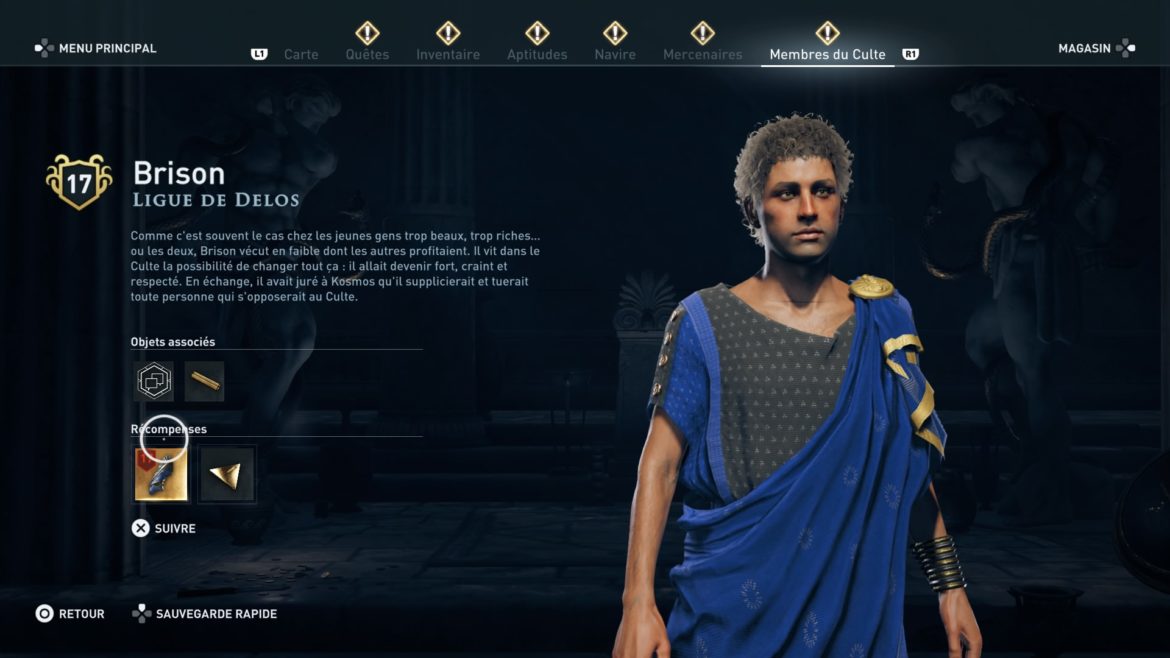Screen dimensions: 1170x658
Task: Go to the Inventaire tab
Action: click(448, 54)
